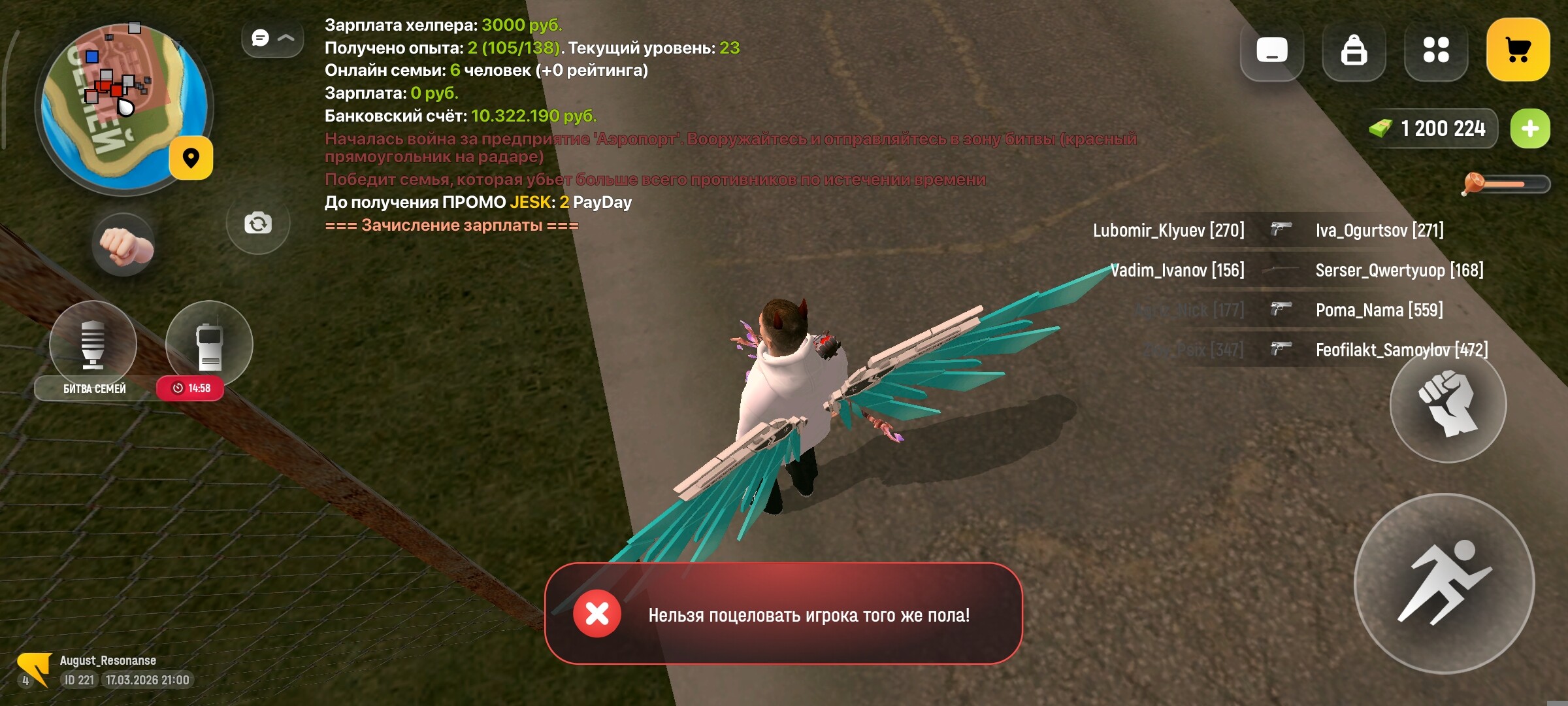Open the four-dot grid menu

point(1435,52)
